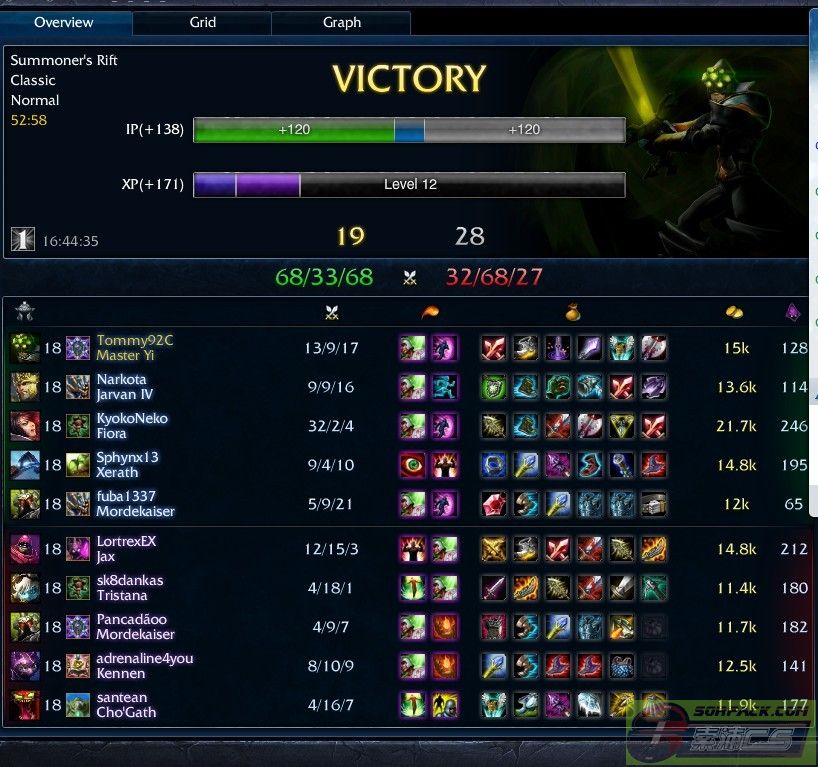Click the summoner spells flame header
The image size is (818, 767).
(428, 313)
